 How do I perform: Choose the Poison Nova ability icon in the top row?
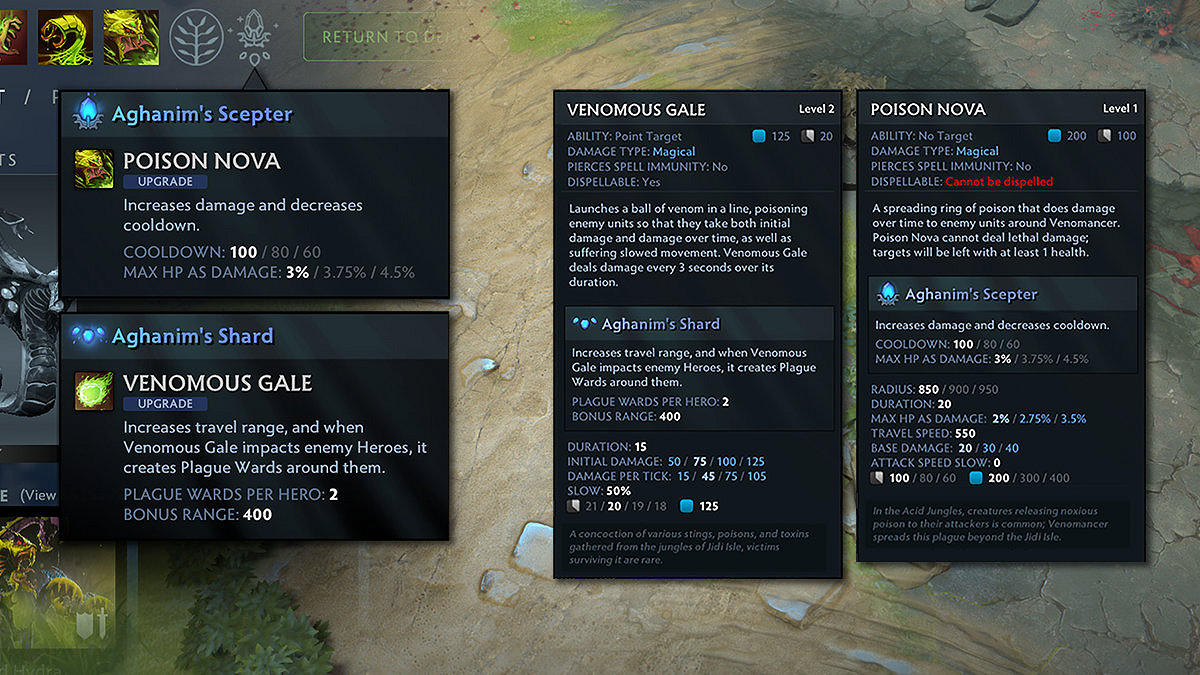click(130, 37)
